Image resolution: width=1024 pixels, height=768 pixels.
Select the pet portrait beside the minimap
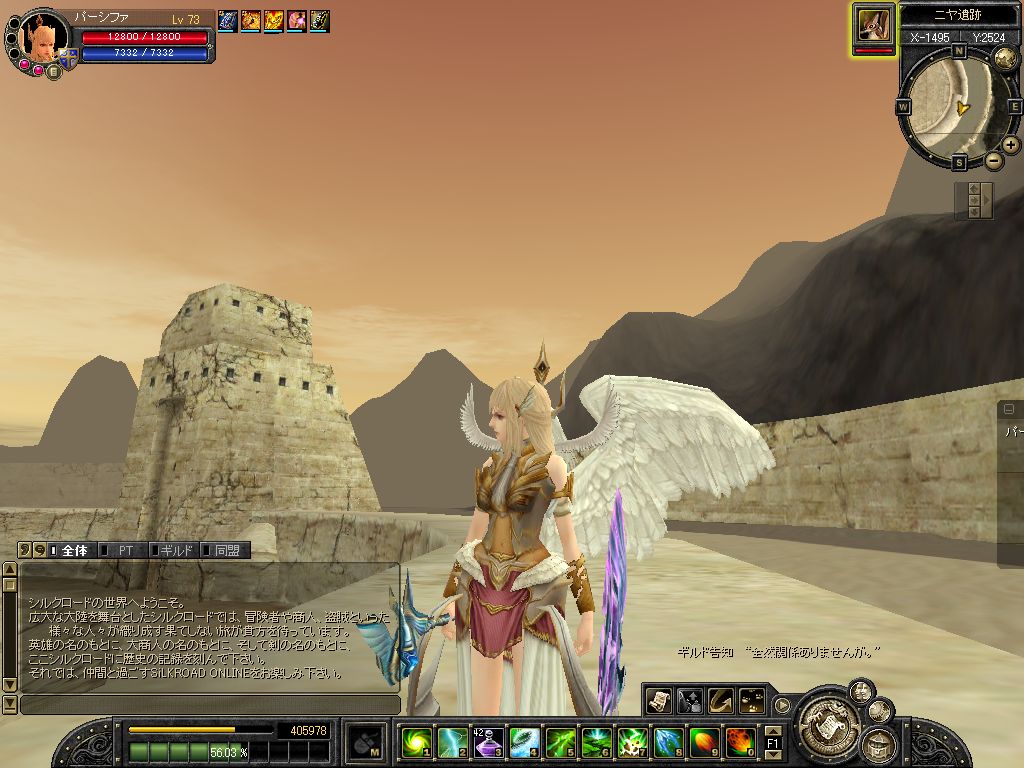(874, 25)
